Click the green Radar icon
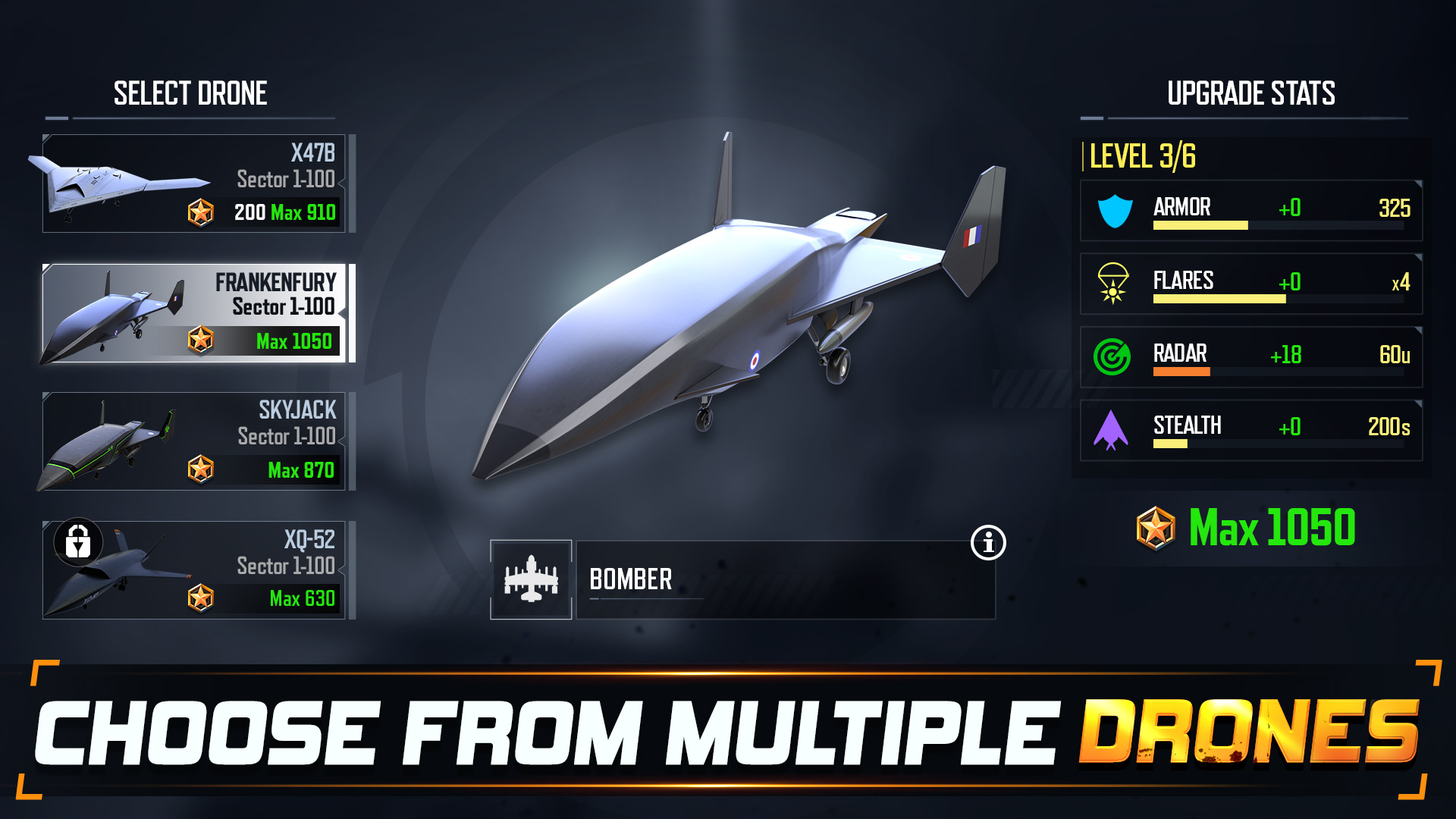The image size is (1456, 819). [x=1113, y=356]
